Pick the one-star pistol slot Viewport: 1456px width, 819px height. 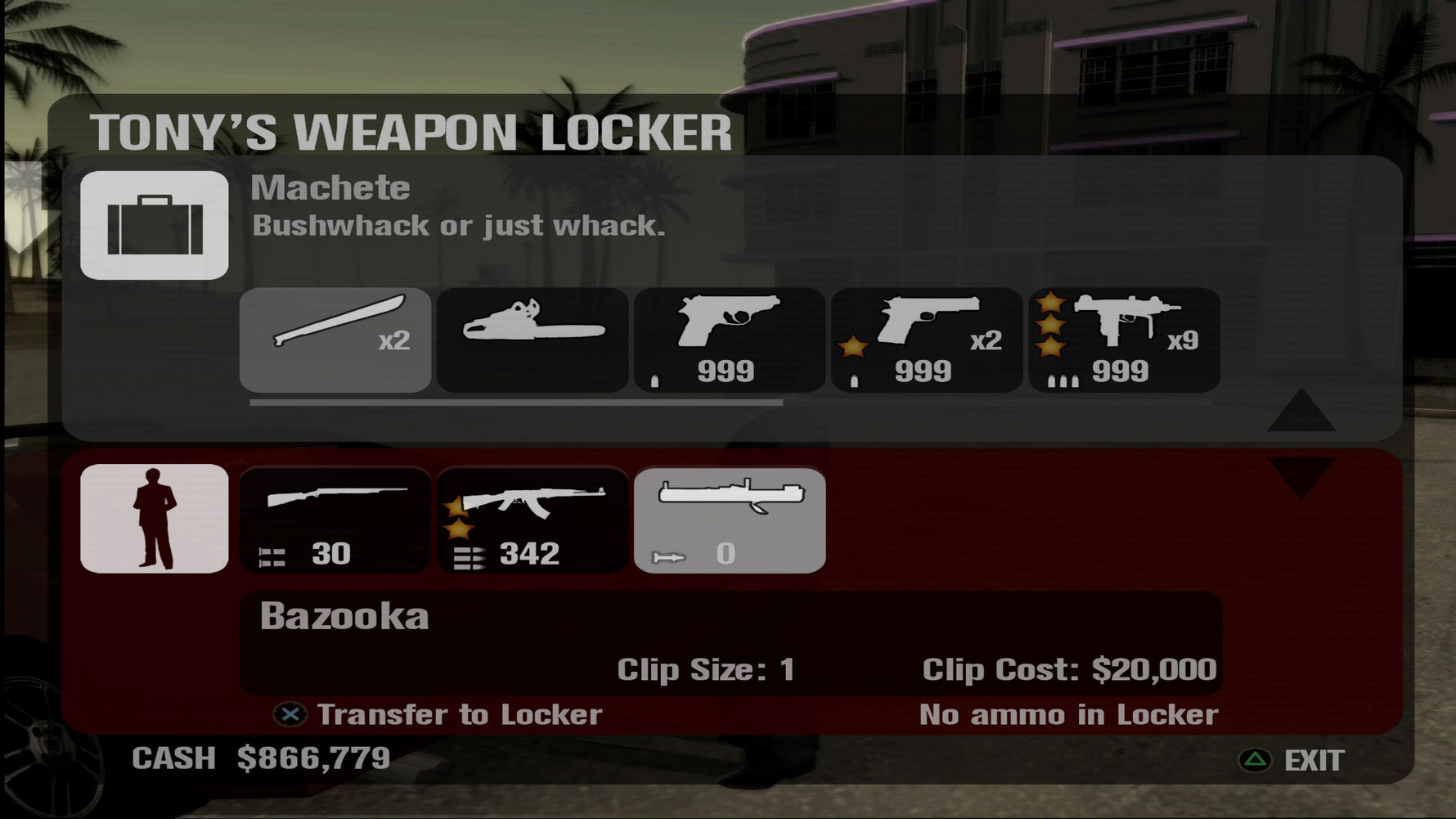tap(927, 340)
